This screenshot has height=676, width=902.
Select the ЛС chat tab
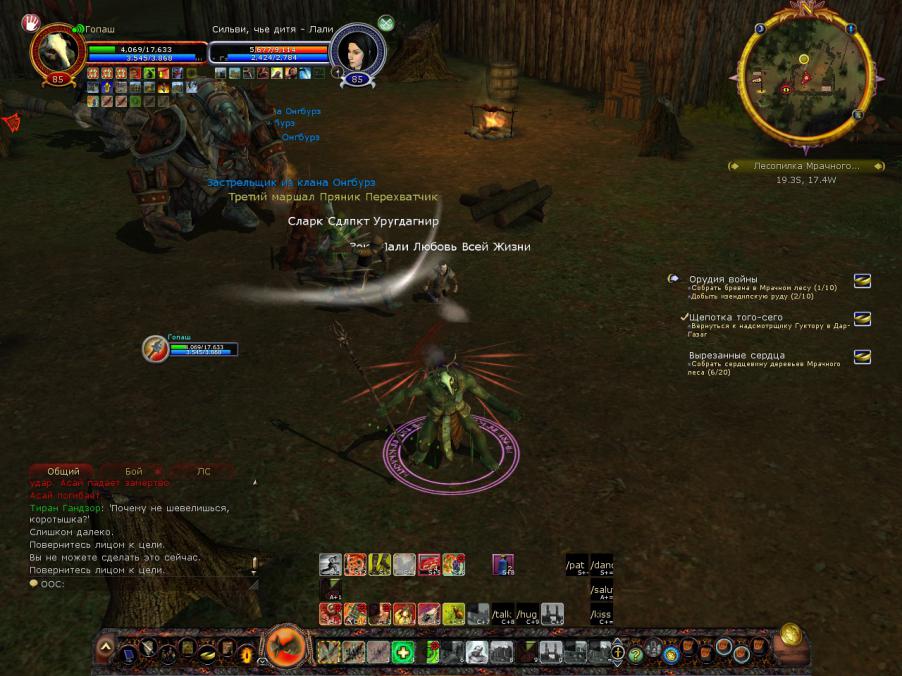[x=203, y=471]
